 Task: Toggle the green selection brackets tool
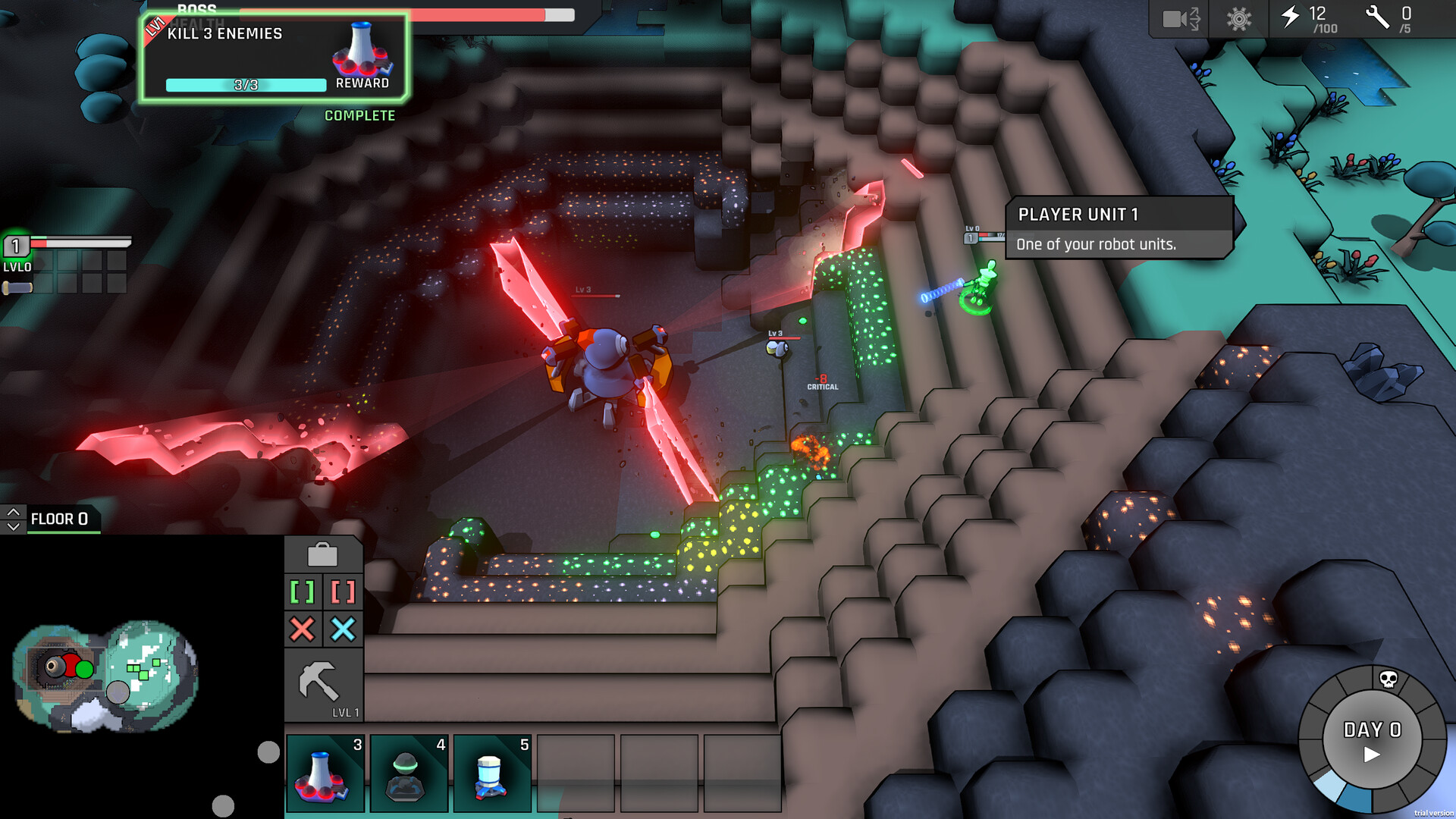[303, 592]
